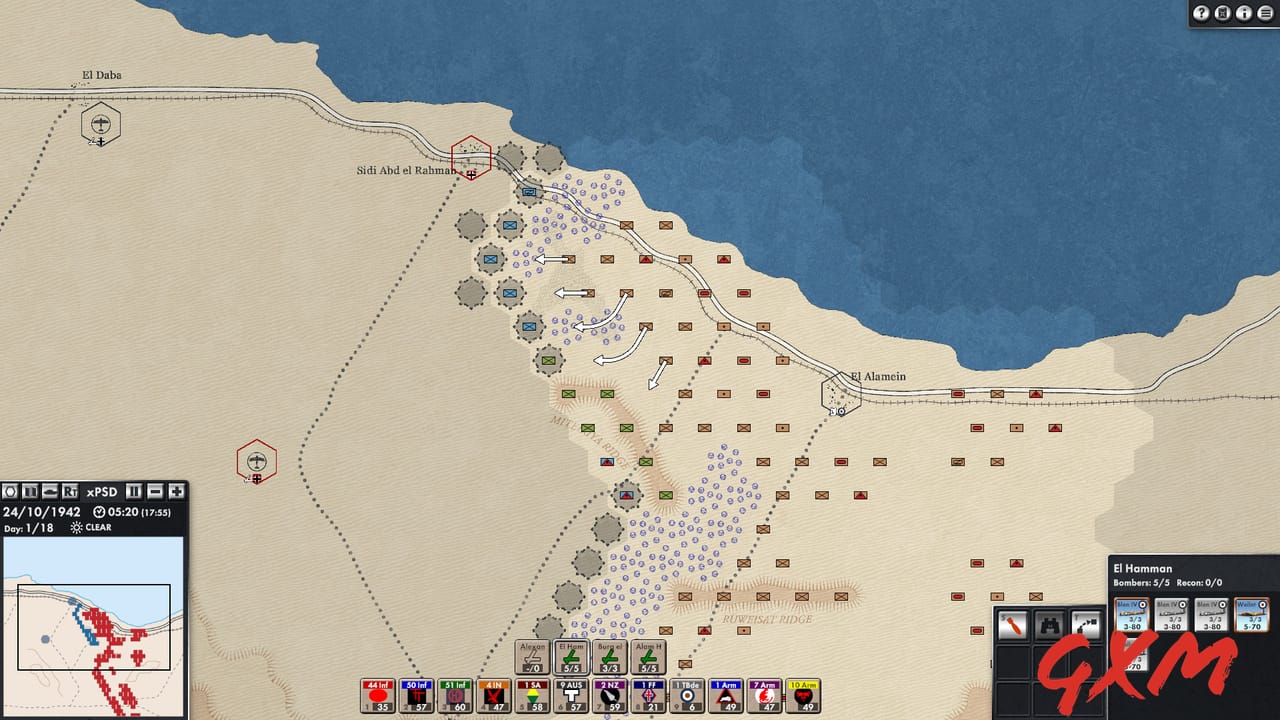
Task: Click the sun icon next to CLEAR weather
Action: 75,528
